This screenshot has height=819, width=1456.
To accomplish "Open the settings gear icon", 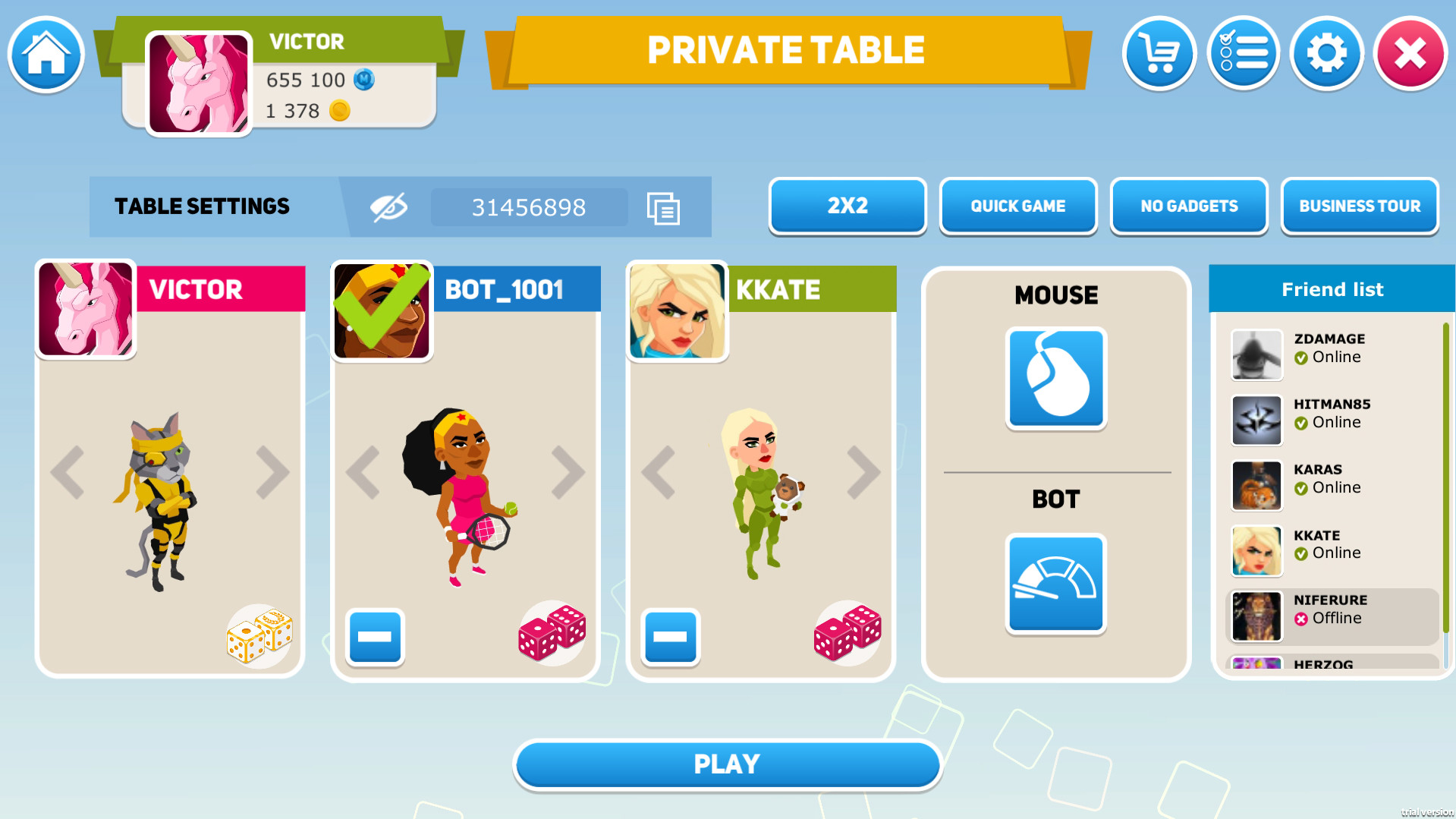I will click(x=1326, y=53).
